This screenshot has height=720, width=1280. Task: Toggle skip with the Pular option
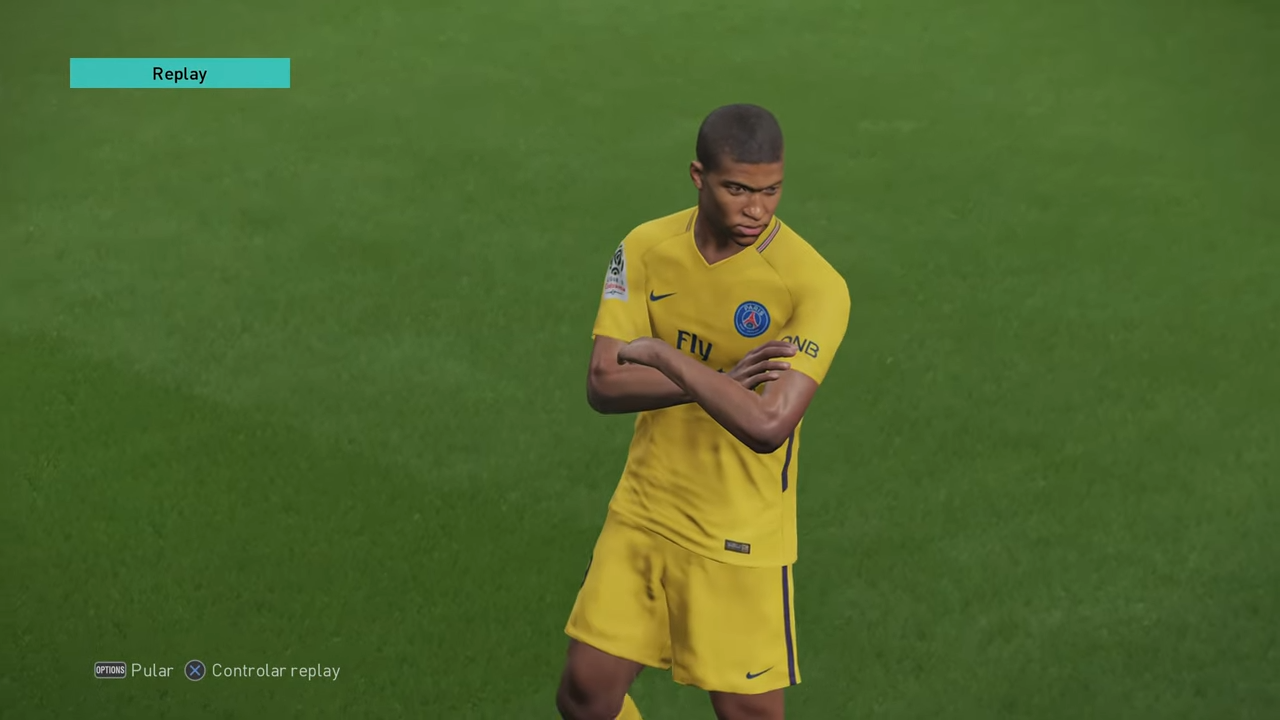(x=152, y=670)
